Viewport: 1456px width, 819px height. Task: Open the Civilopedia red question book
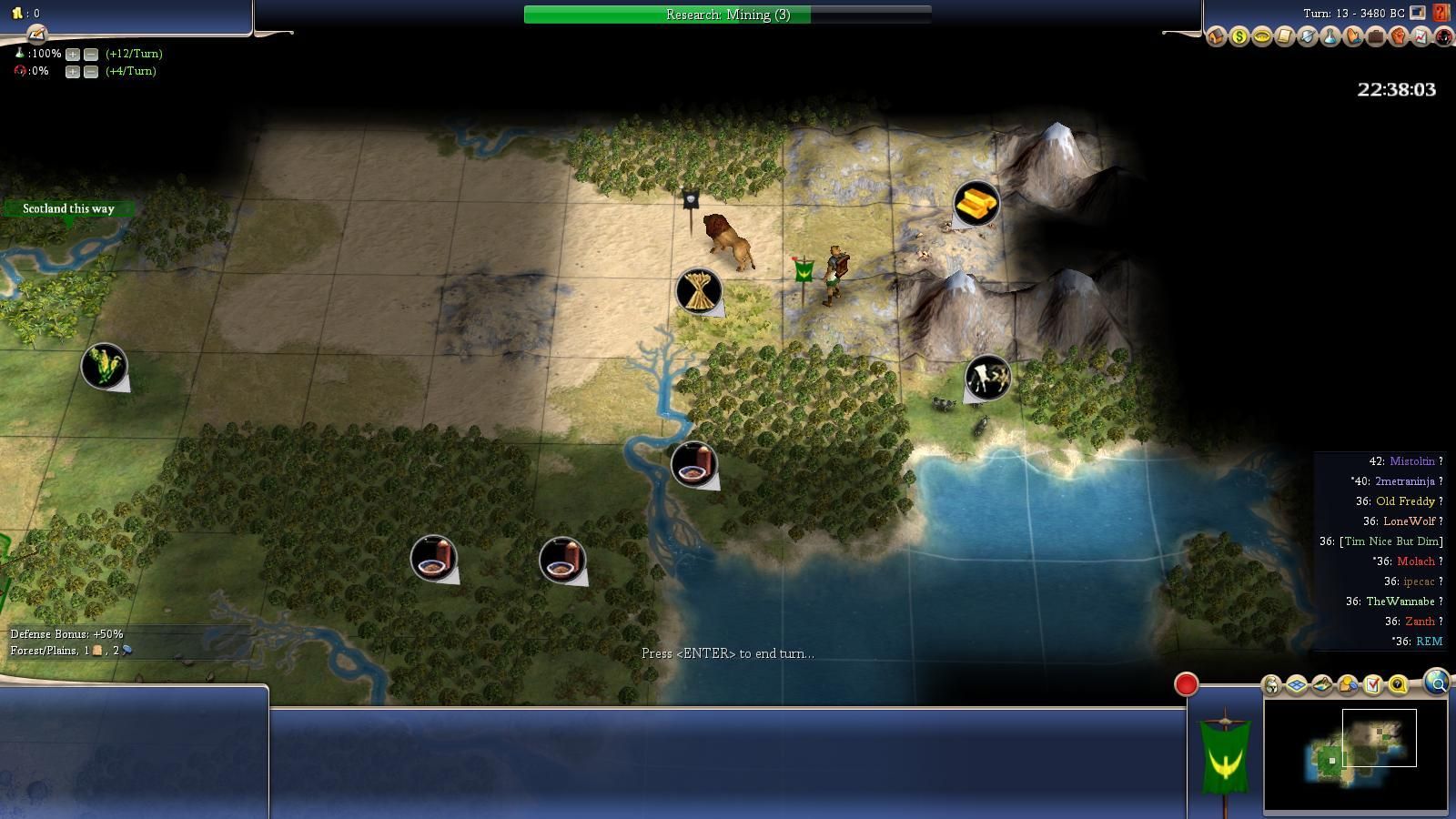(x=1441, y=13)
